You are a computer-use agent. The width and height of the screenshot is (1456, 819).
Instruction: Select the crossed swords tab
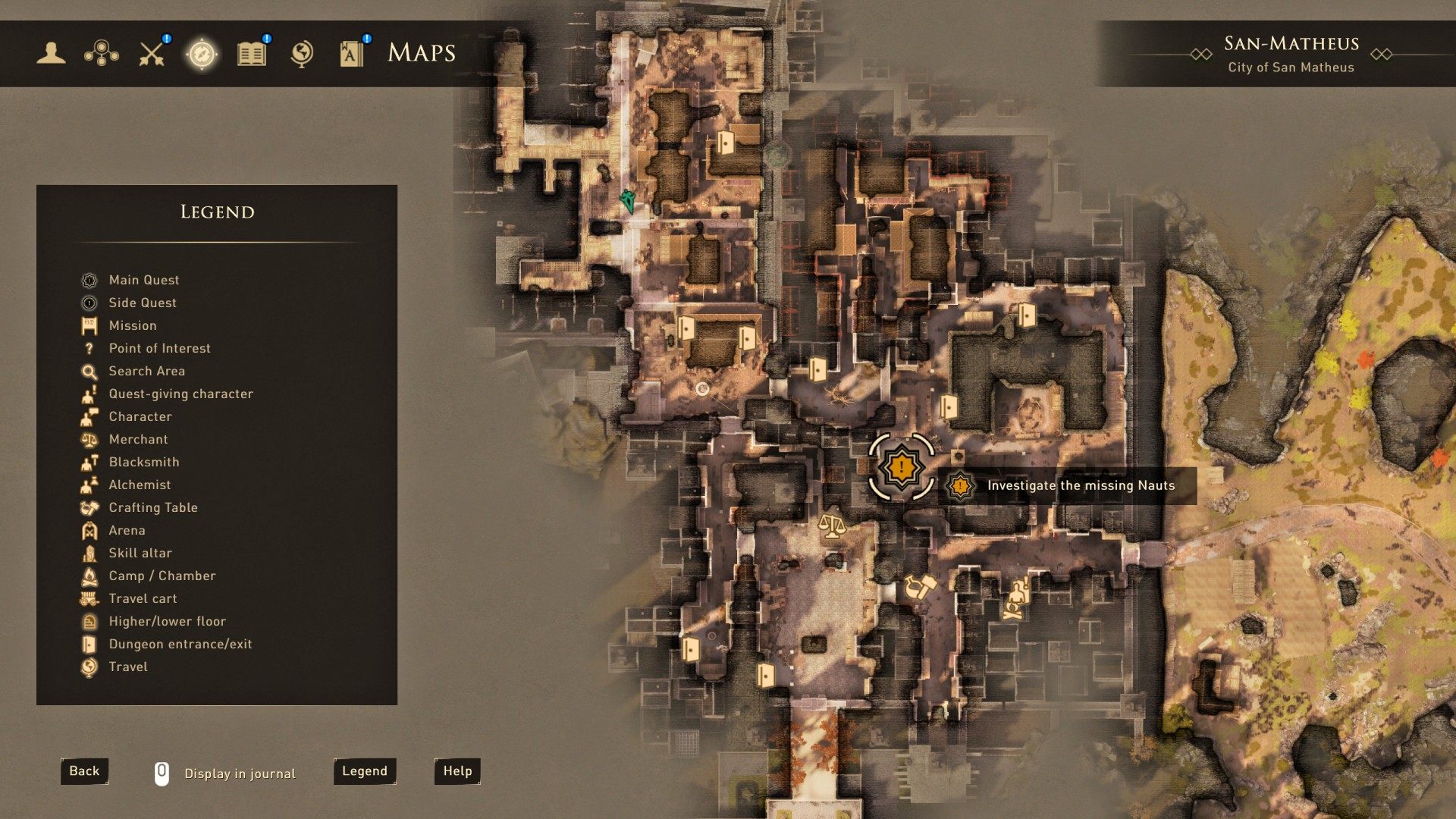click(x=152, y=53)
